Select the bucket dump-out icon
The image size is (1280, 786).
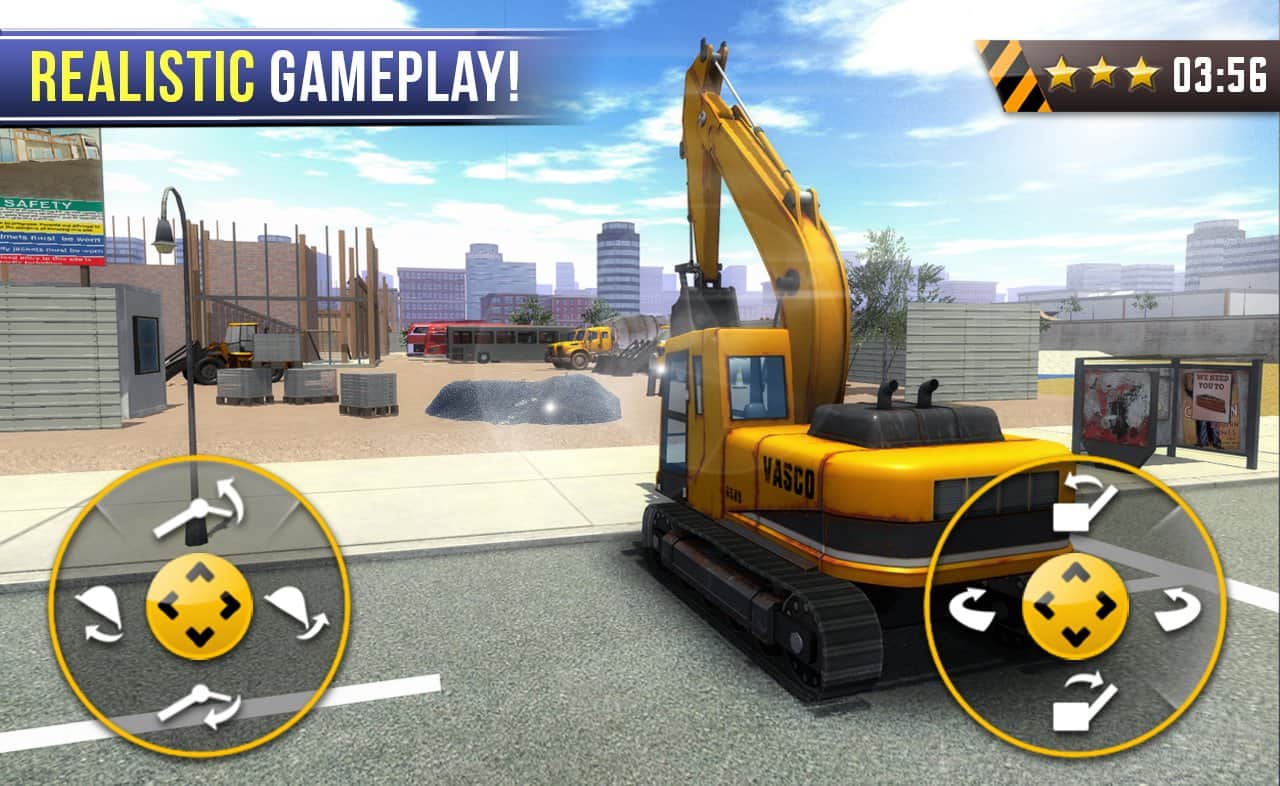pos(297,610)
